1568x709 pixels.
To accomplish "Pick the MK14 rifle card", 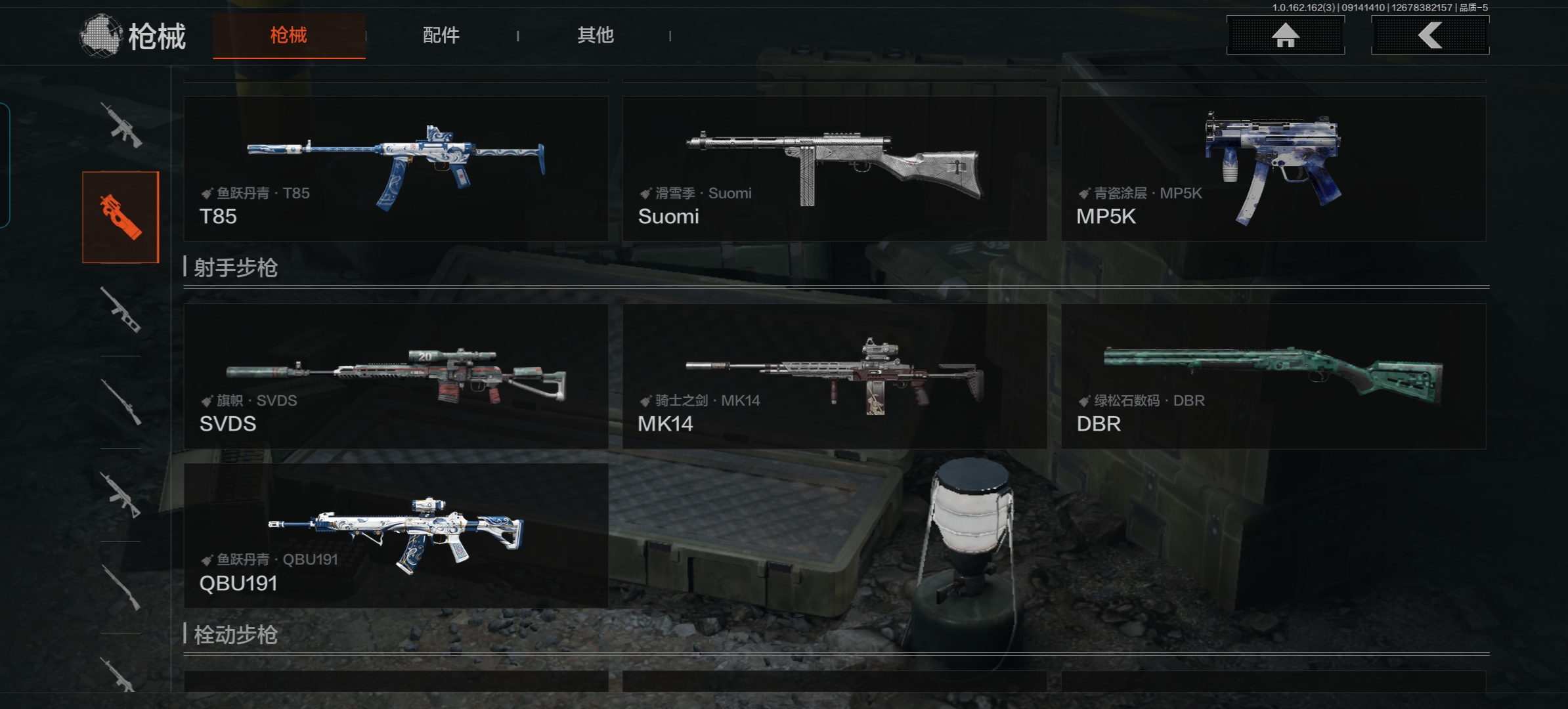I will 834,376.
